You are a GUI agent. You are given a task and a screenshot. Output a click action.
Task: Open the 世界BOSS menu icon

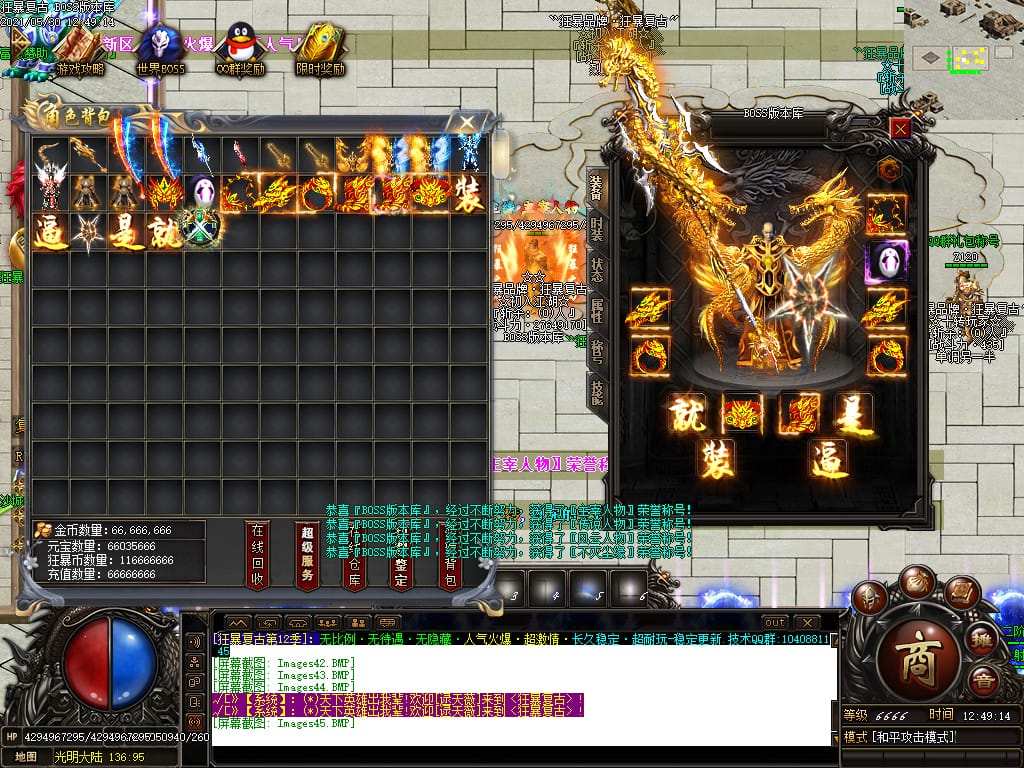[160, 52]
